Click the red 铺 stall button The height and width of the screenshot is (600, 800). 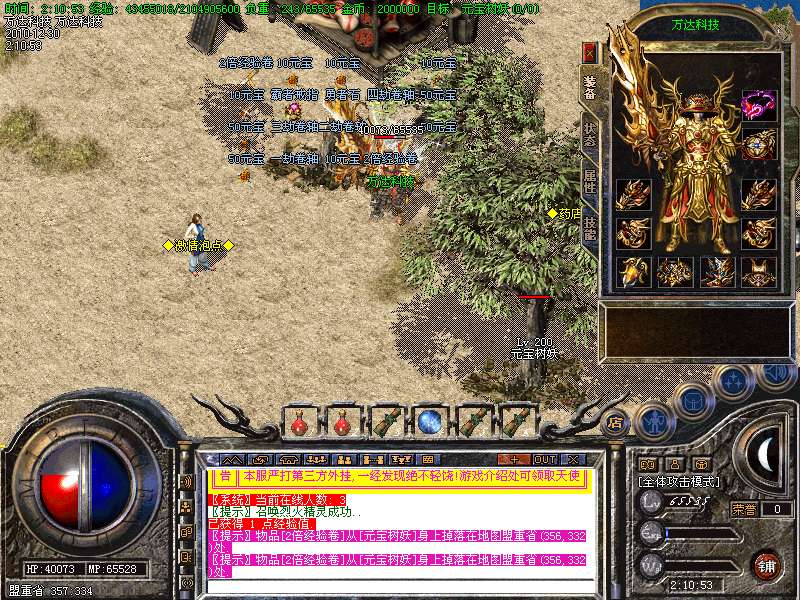pos(767,565)
